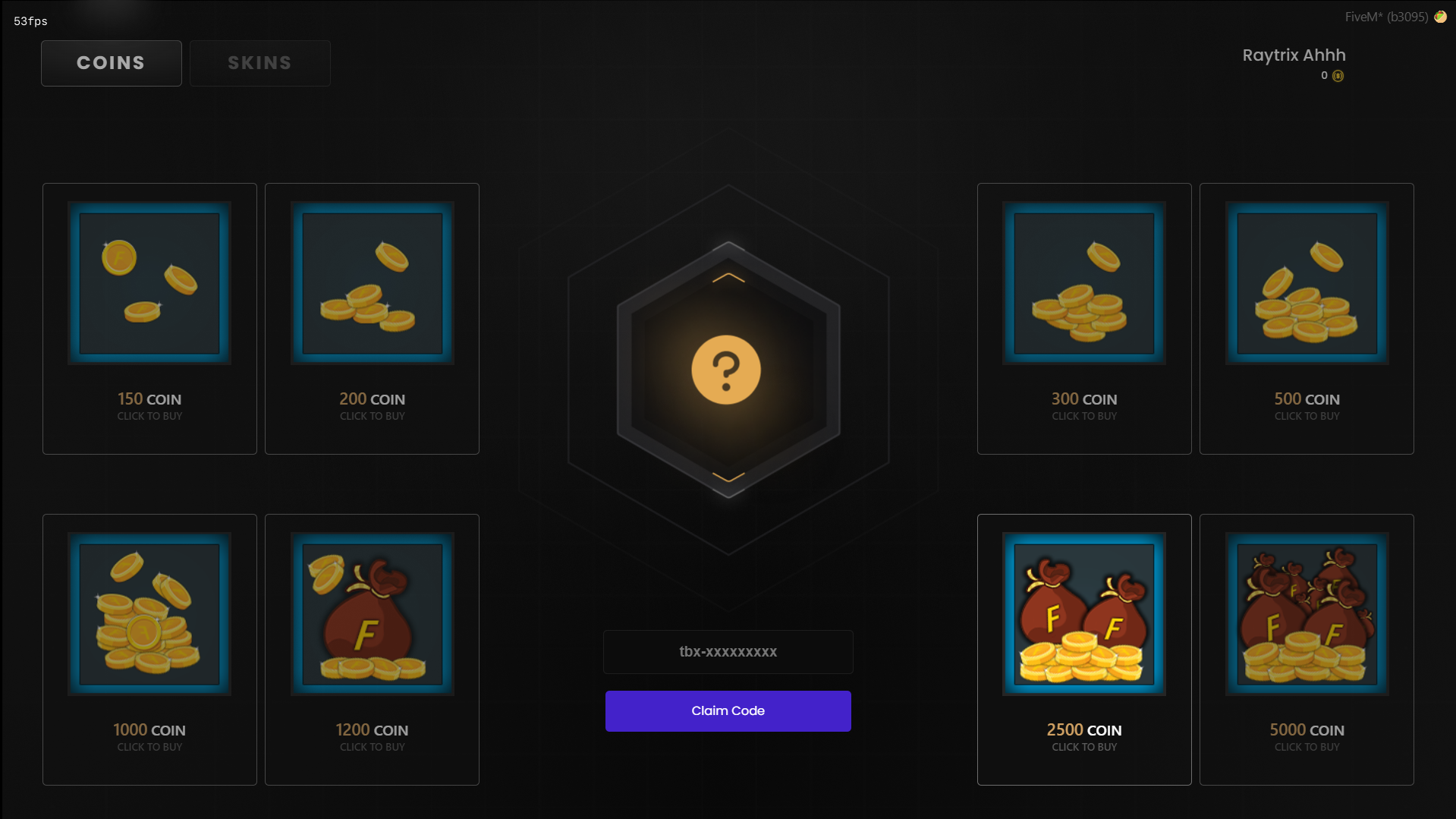Select the 300 coin package thumbnail
Viewport: 1456px width, 819px height.
pyautogui.click(x=1084, y=284)
